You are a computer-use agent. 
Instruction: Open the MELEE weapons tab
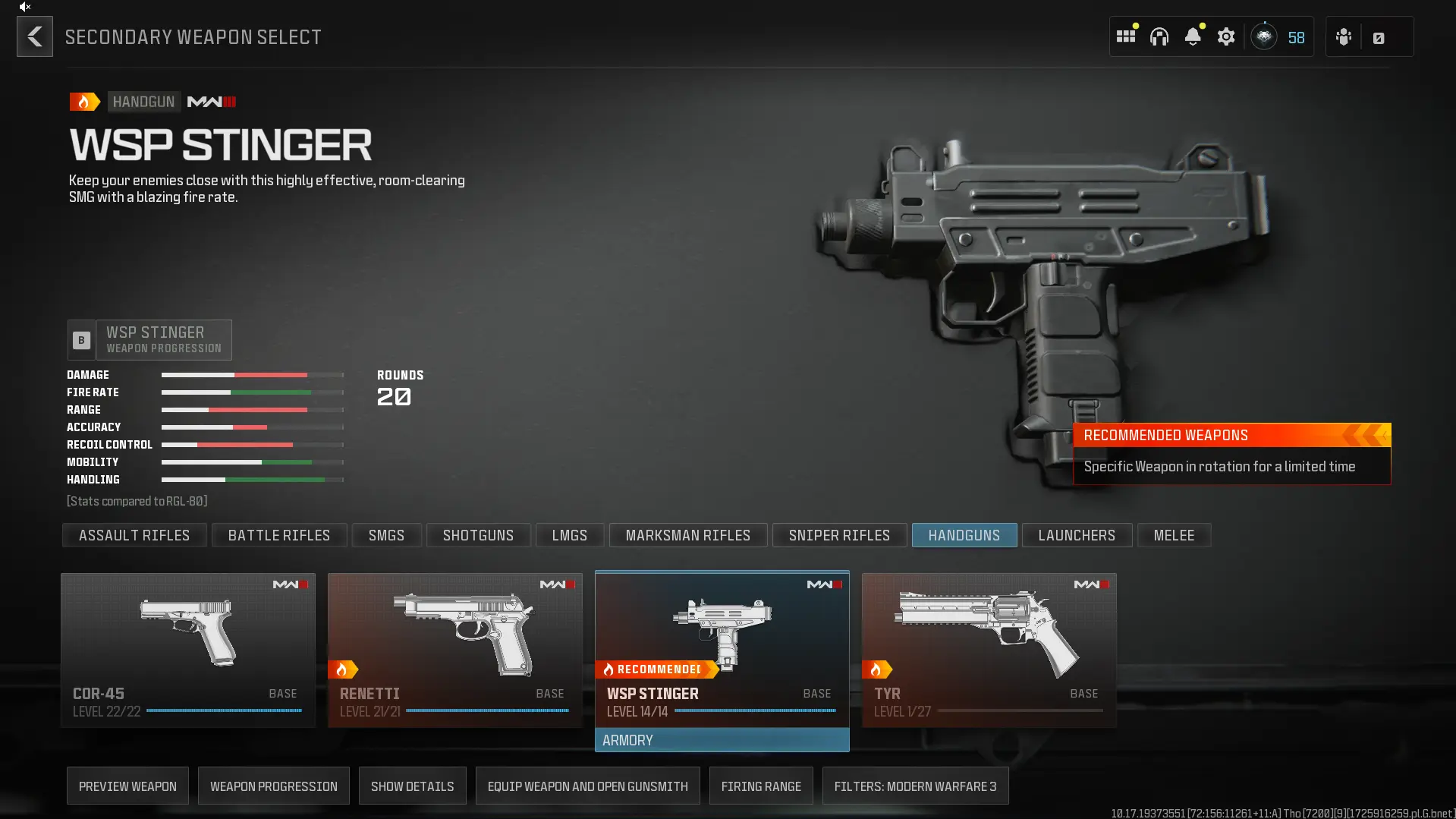pos(1174,535)
